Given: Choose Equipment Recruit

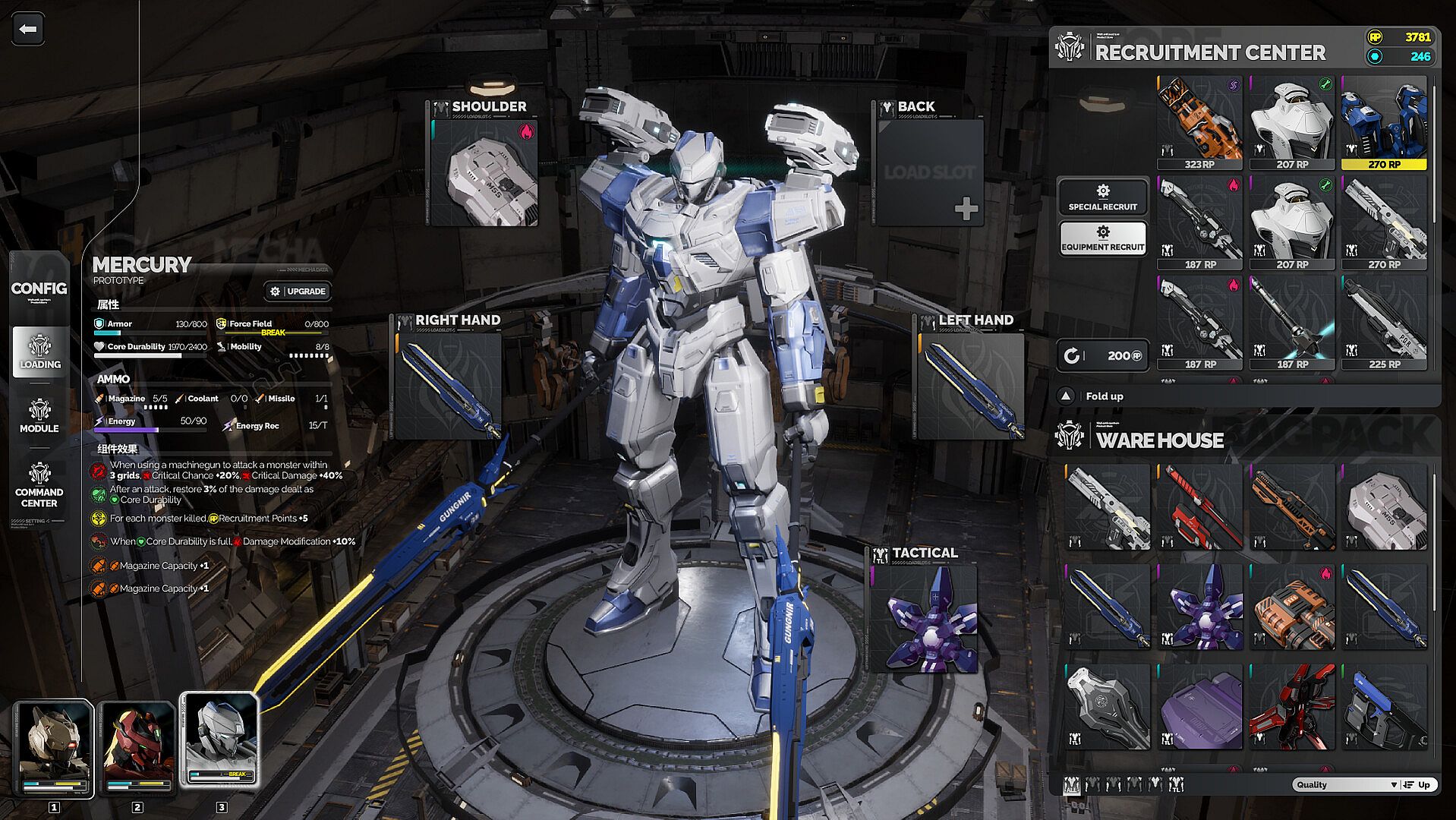Looking at the screenshot, I should point(1102,238).
